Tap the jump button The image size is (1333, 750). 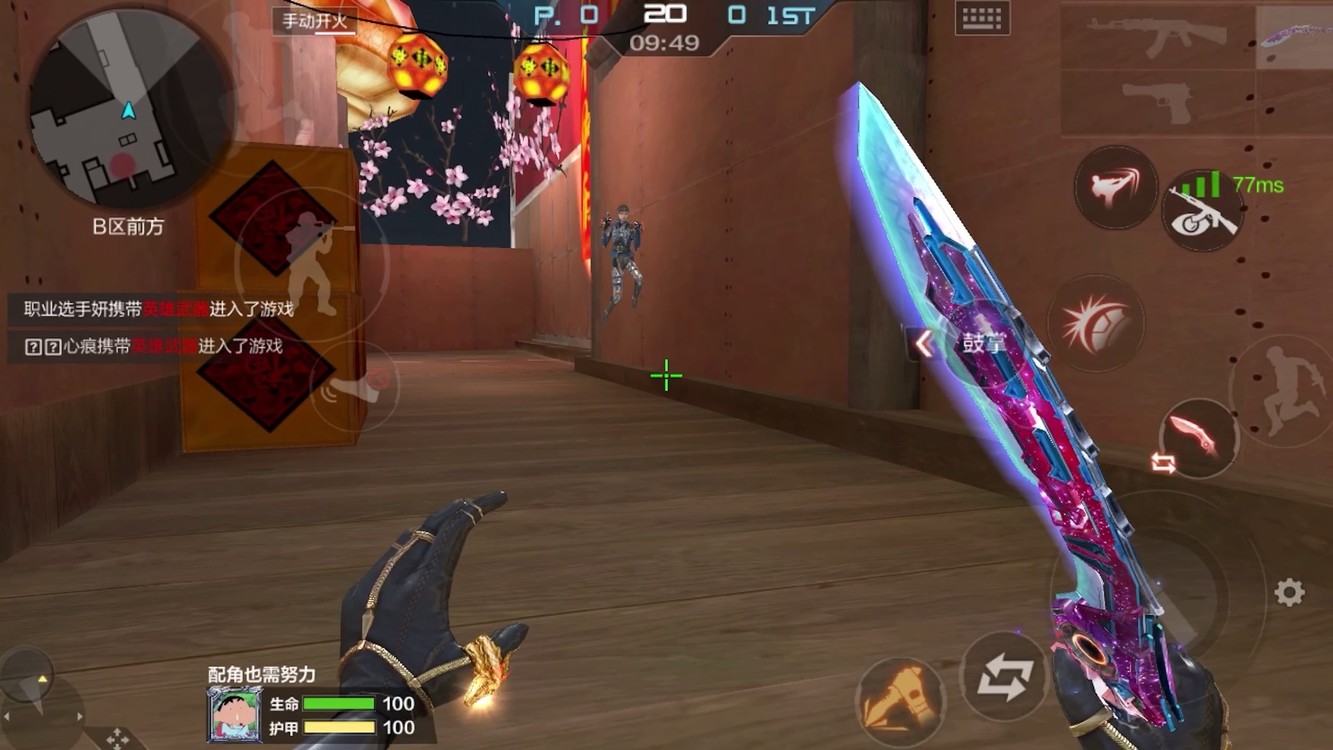(1283, 390)
